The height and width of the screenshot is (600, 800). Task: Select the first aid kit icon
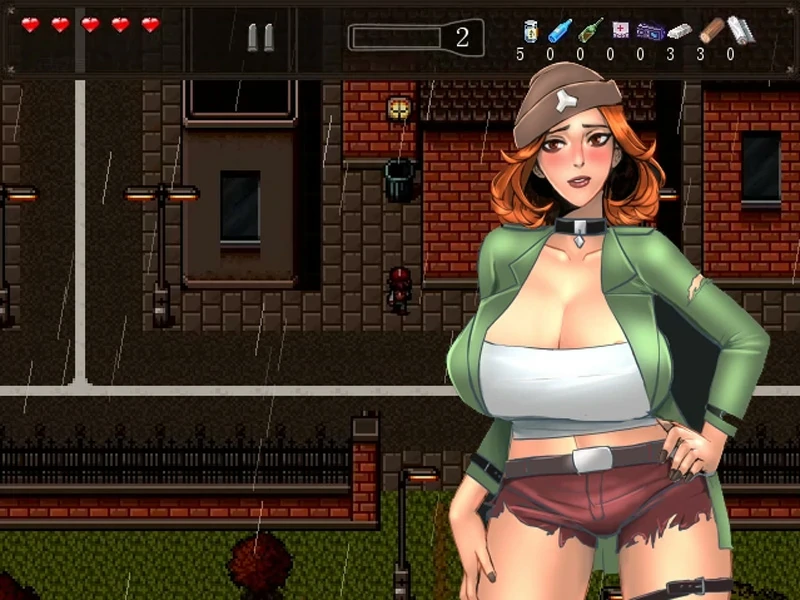pos(621,30)
